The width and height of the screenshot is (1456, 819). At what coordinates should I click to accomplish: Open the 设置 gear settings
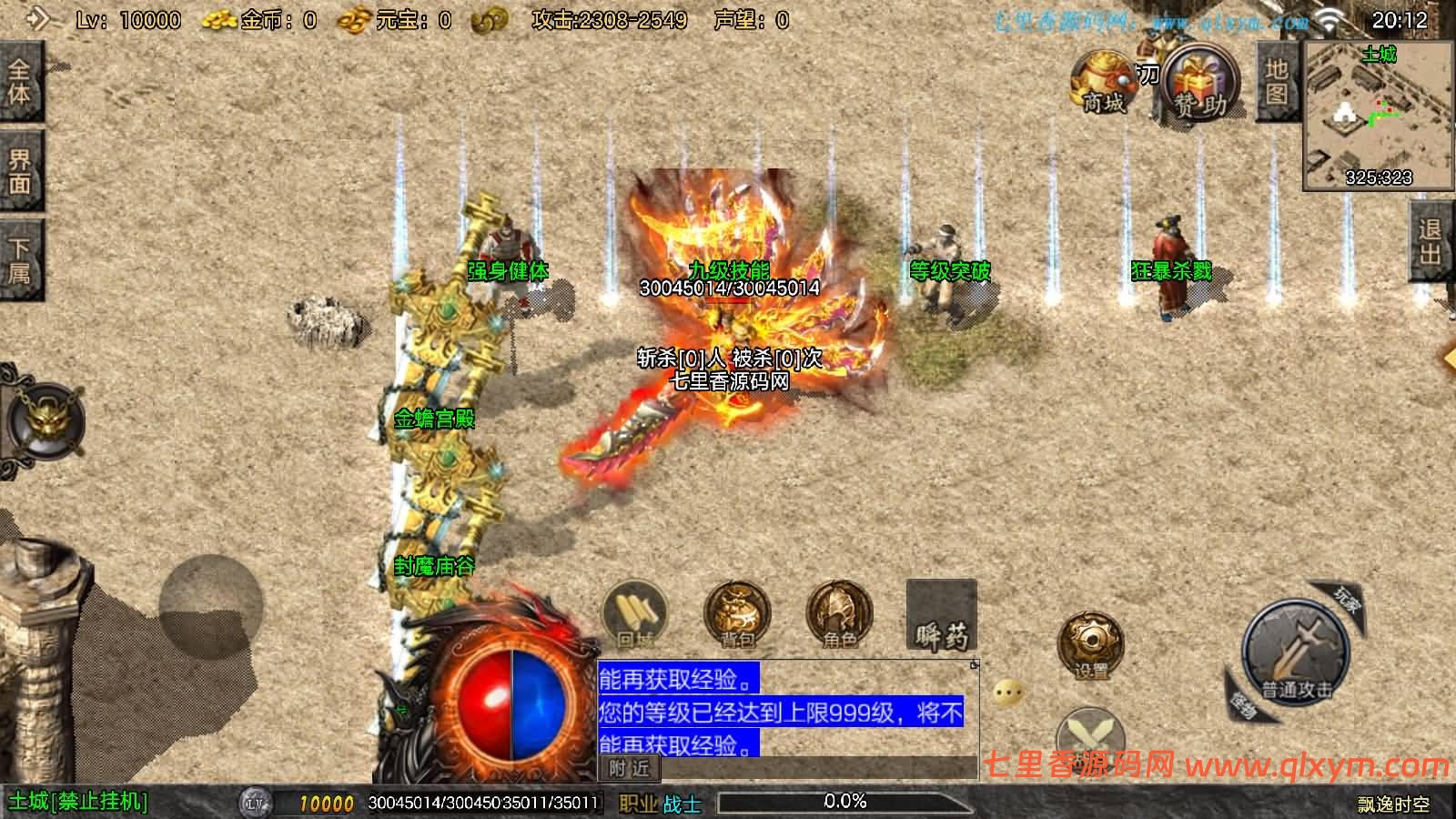pyautogui.click(x=1090, y=645)
